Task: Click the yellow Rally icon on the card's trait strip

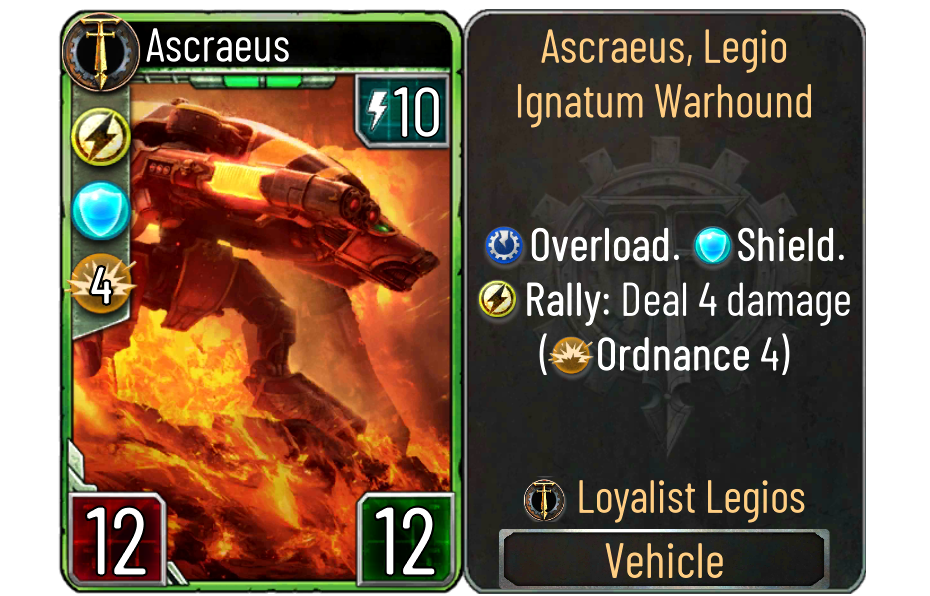Action: [x=100, y=139]
